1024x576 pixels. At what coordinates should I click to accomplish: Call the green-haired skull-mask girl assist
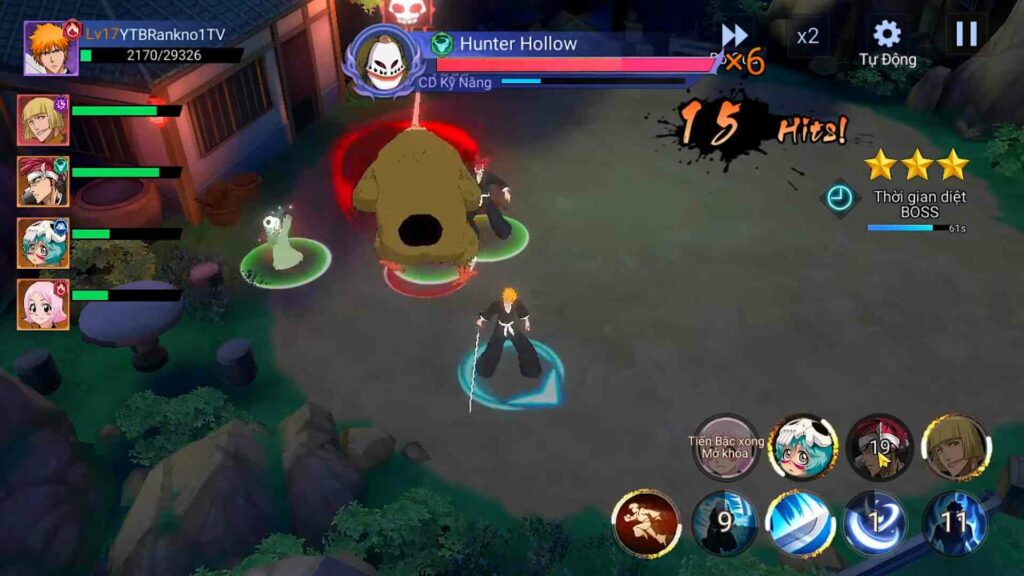[x=803, y=447]
